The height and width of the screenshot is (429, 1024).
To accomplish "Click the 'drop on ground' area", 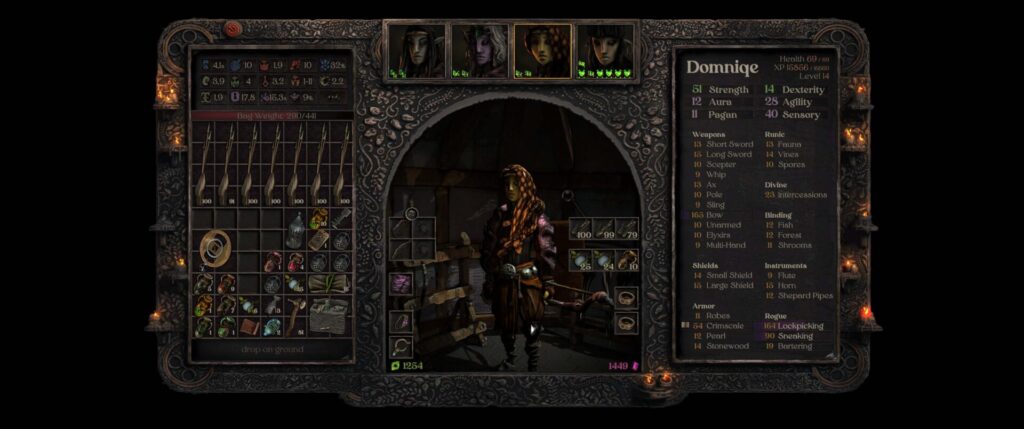I will coord(271,349).
